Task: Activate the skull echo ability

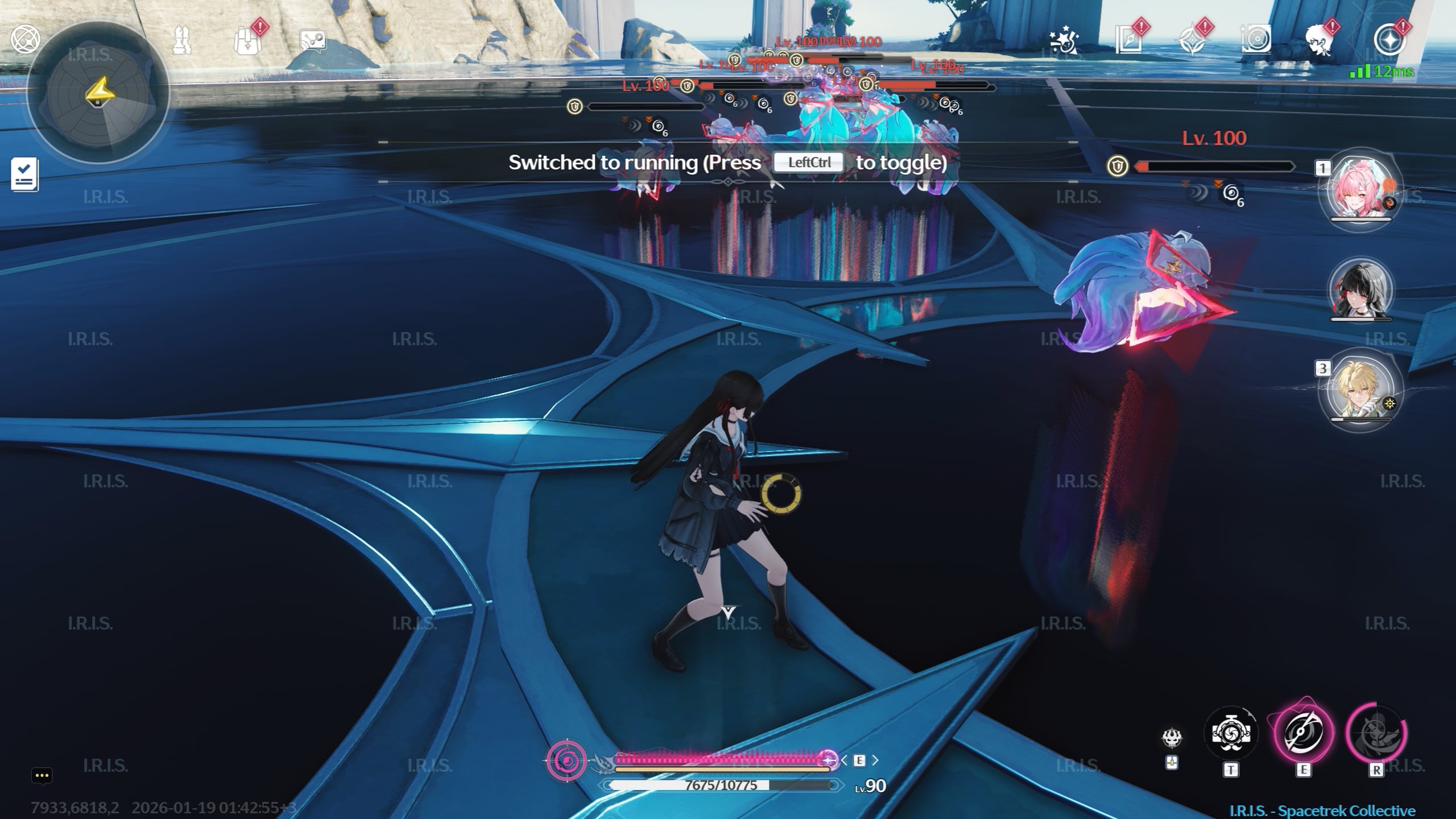Action: click(x=1172, y=738)
